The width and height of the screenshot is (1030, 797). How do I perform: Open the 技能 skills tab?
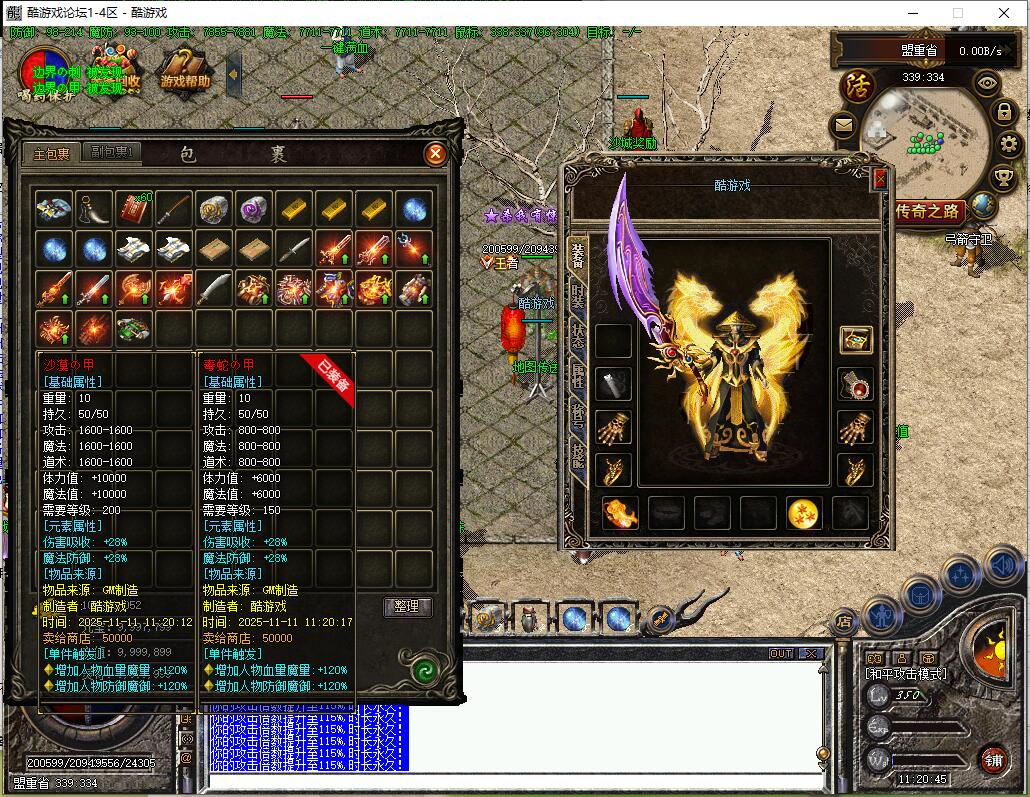[578, 453]
